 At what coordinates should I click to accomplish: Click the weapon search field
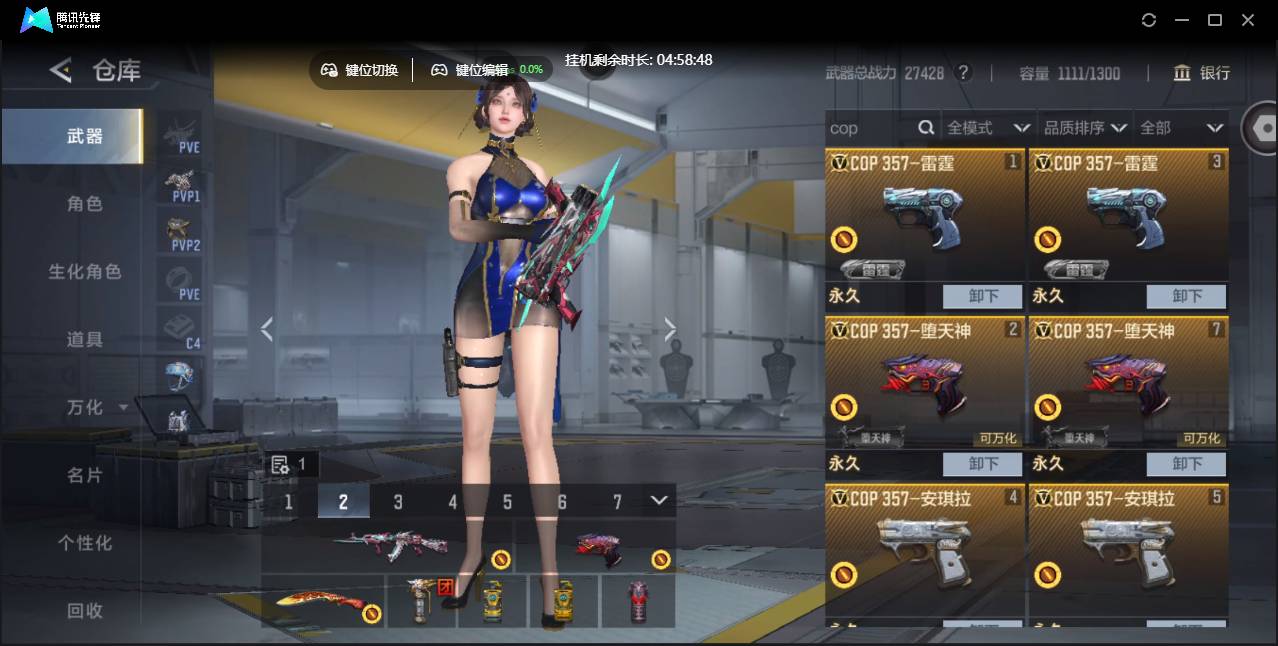pyautogui.click(x=870, y=128)
